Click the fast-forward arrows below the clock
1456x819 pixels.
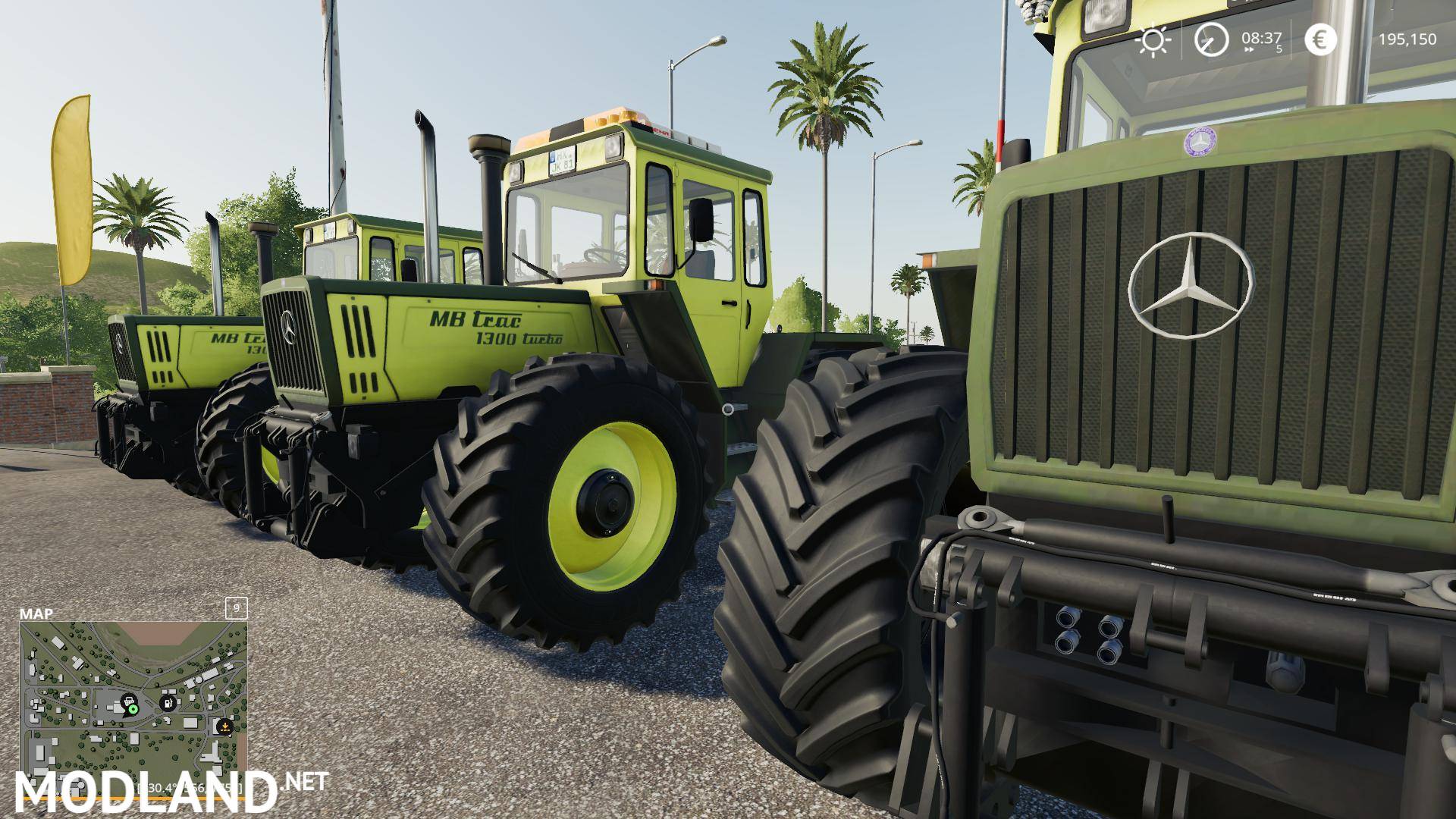1249,49
